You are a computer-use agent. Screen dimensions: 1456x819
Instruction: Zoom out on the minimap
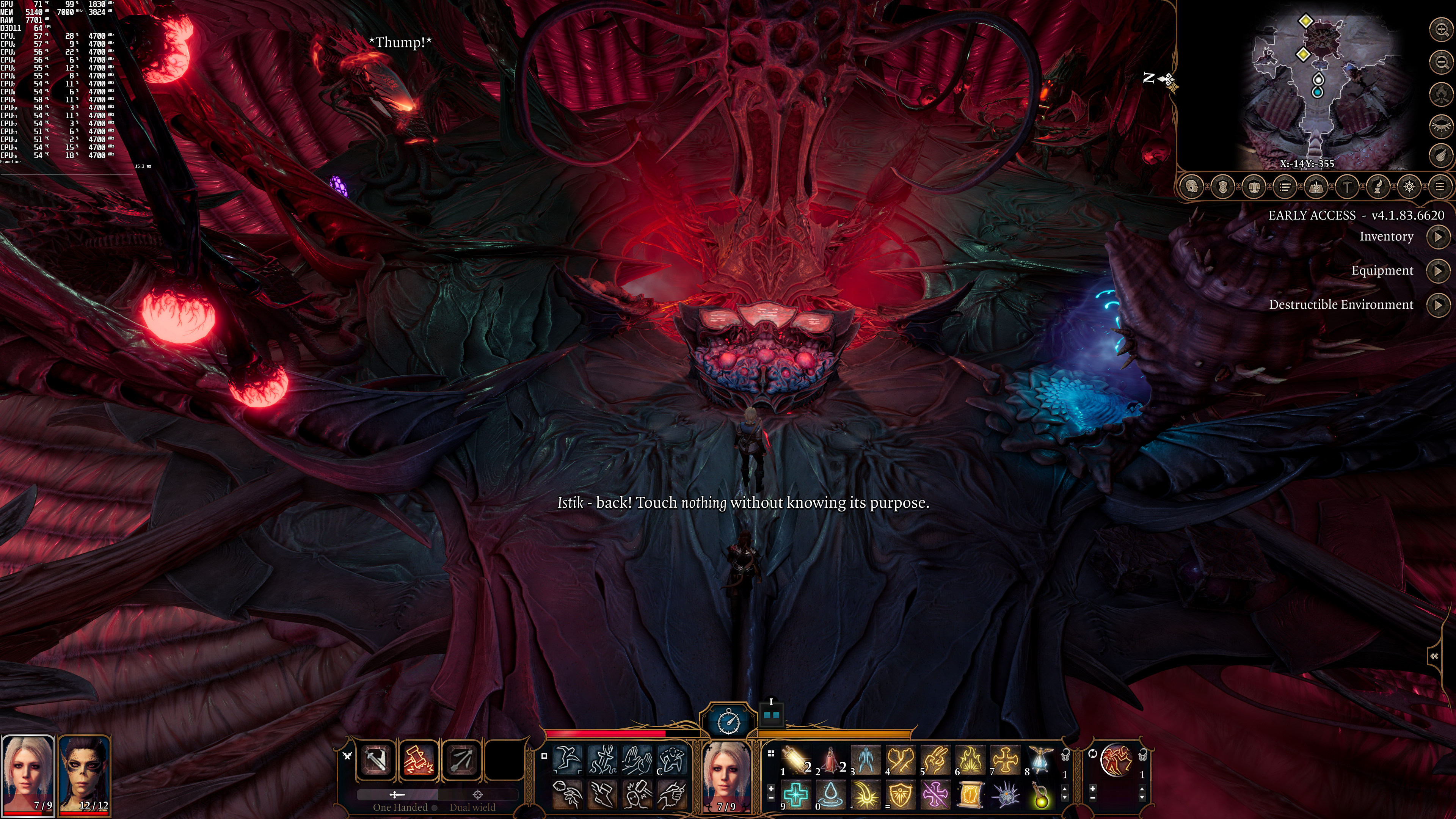(x=1441, y=61)
